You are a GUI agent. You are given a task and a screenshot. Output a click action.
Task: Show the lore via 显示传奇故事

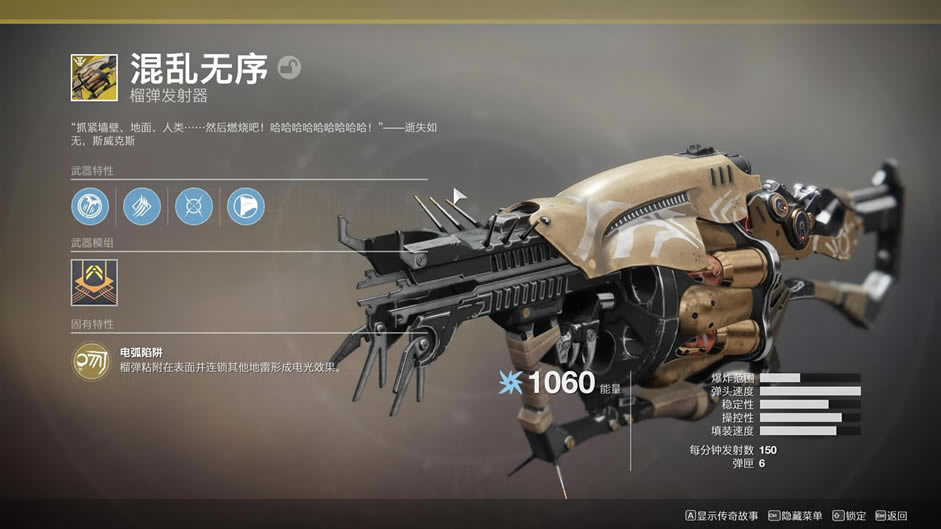(722, 515)
